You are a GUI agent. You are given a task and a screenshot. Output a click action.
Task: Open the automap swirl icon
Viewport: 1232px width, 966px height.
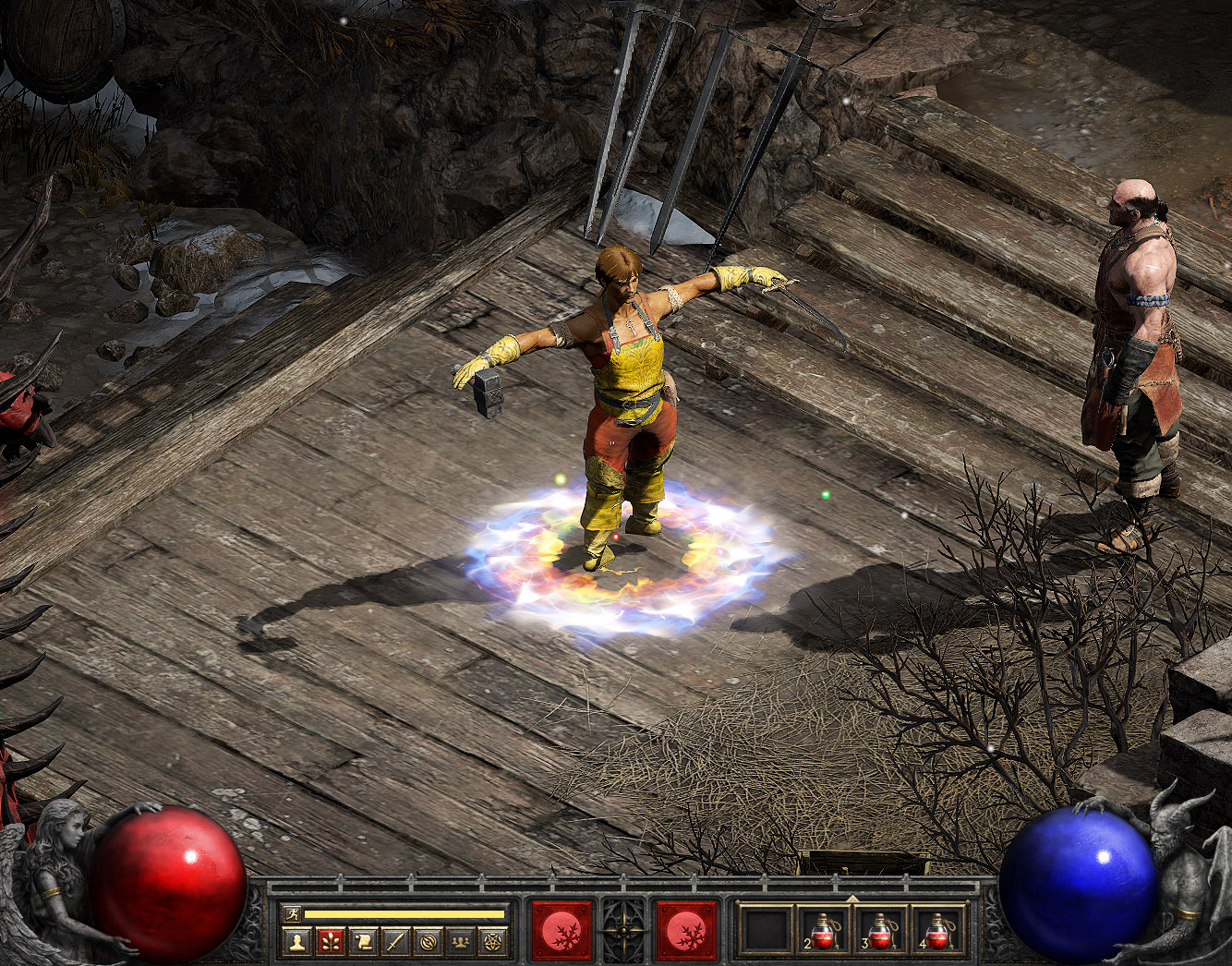[x=428, y=942]
